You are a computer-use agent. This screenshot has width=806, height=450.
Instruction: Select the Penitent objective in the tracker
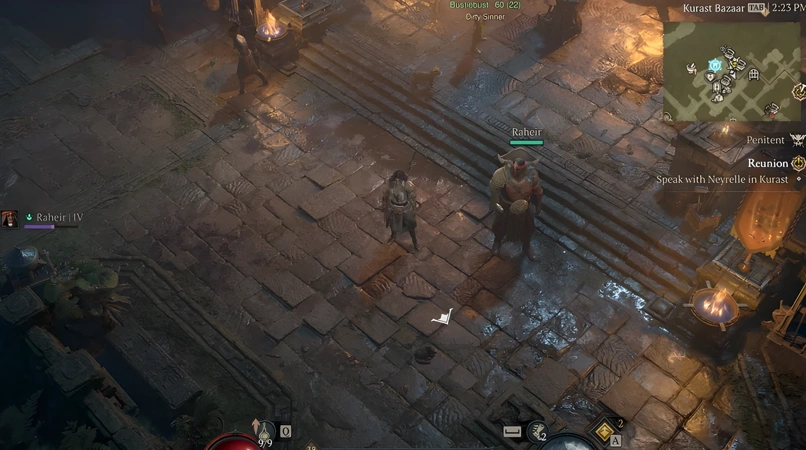pos(766,141)
